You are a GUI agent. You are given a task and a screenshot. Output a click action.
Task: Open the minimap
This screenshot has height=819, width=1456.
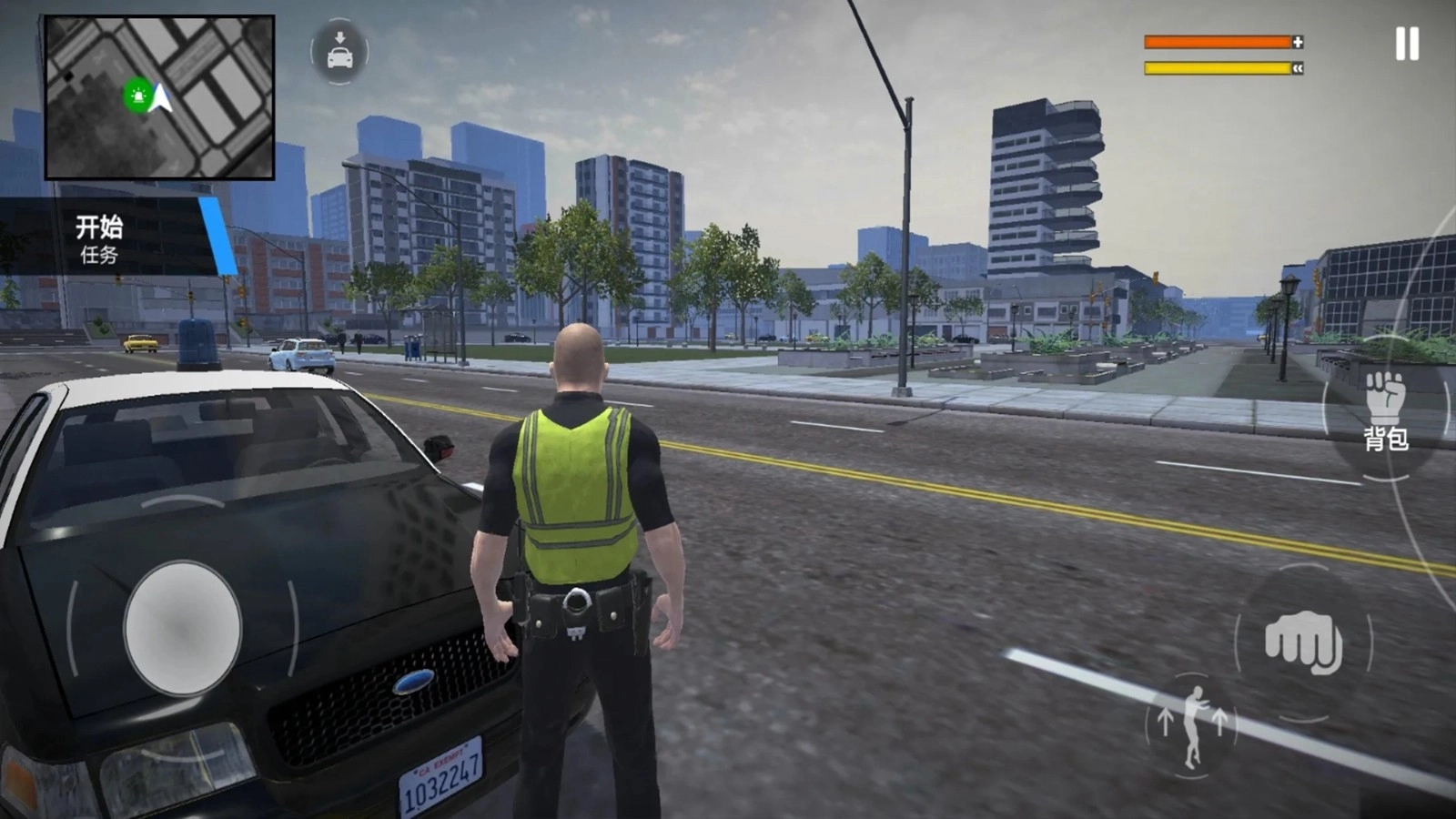159,97
